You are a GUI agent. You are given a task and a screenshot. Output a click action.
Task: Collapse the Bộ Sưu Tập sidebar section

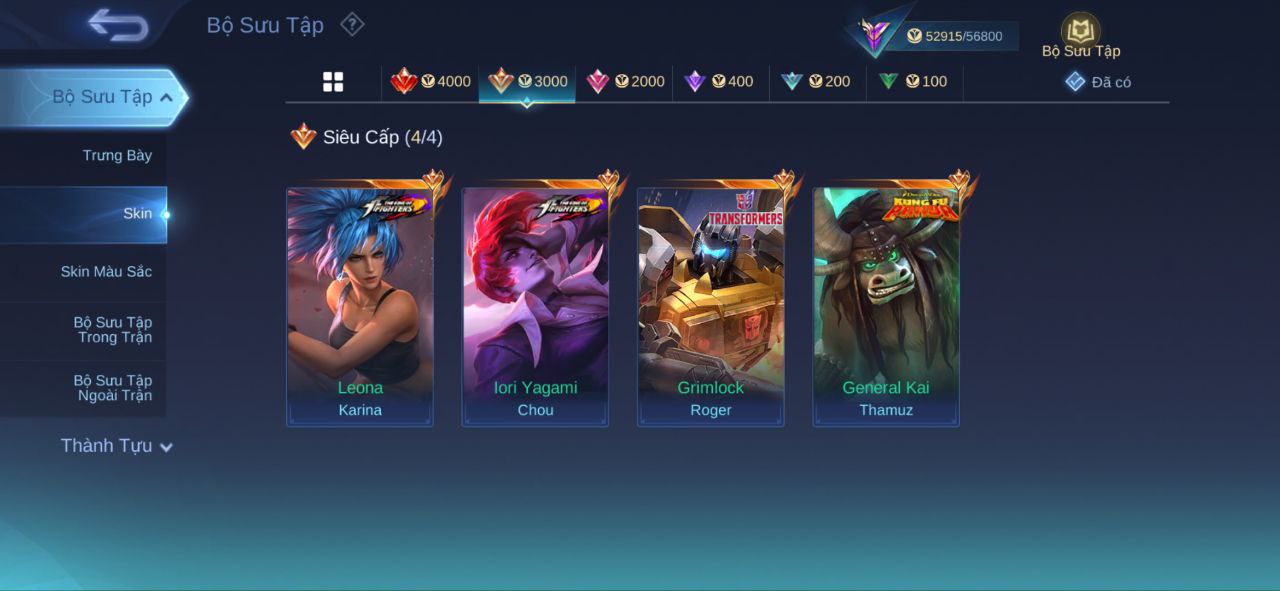(166, 97)
